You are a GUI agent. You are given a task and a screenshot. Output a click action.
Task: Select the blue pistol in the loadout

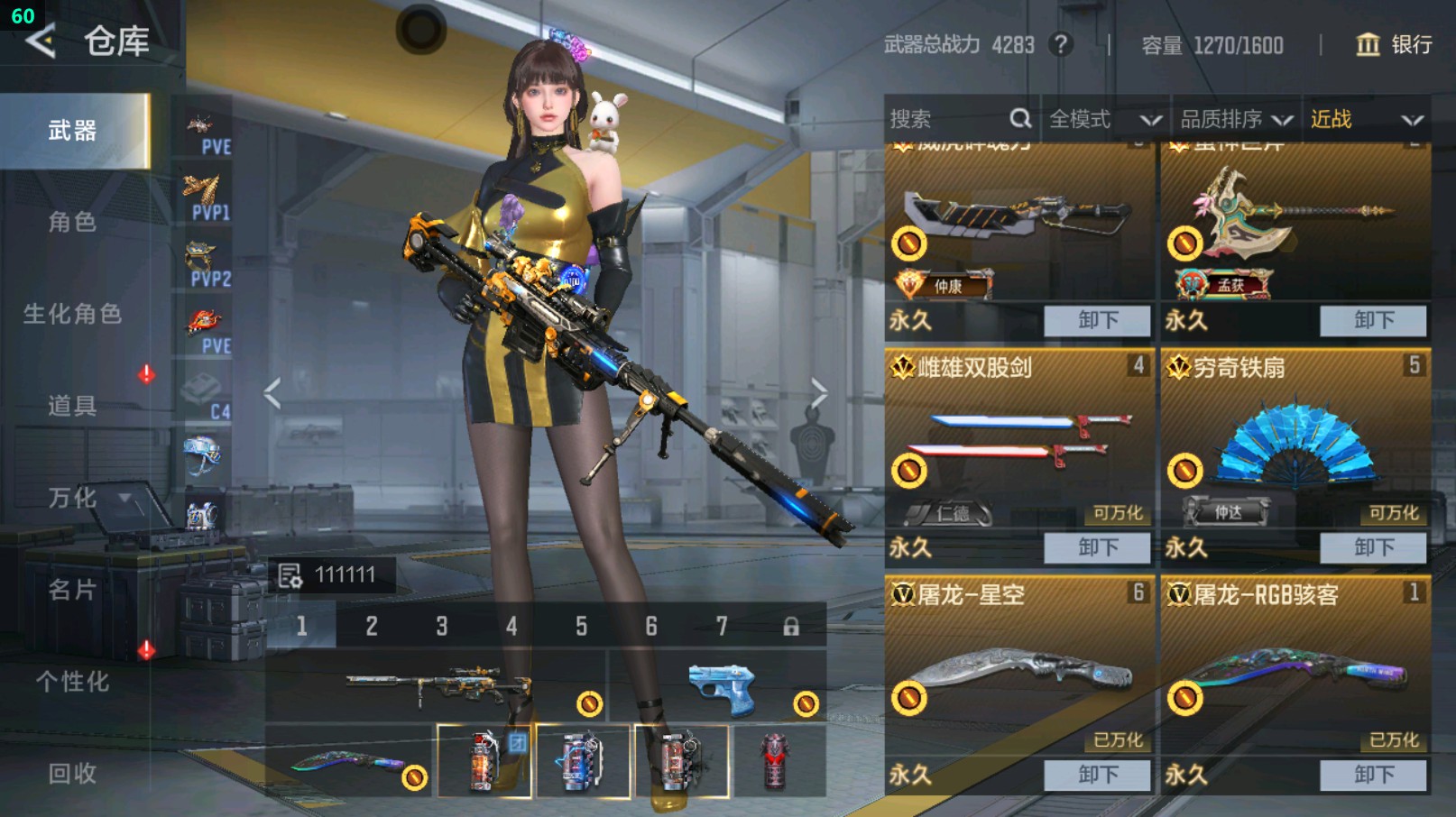[x=722, y=689]
